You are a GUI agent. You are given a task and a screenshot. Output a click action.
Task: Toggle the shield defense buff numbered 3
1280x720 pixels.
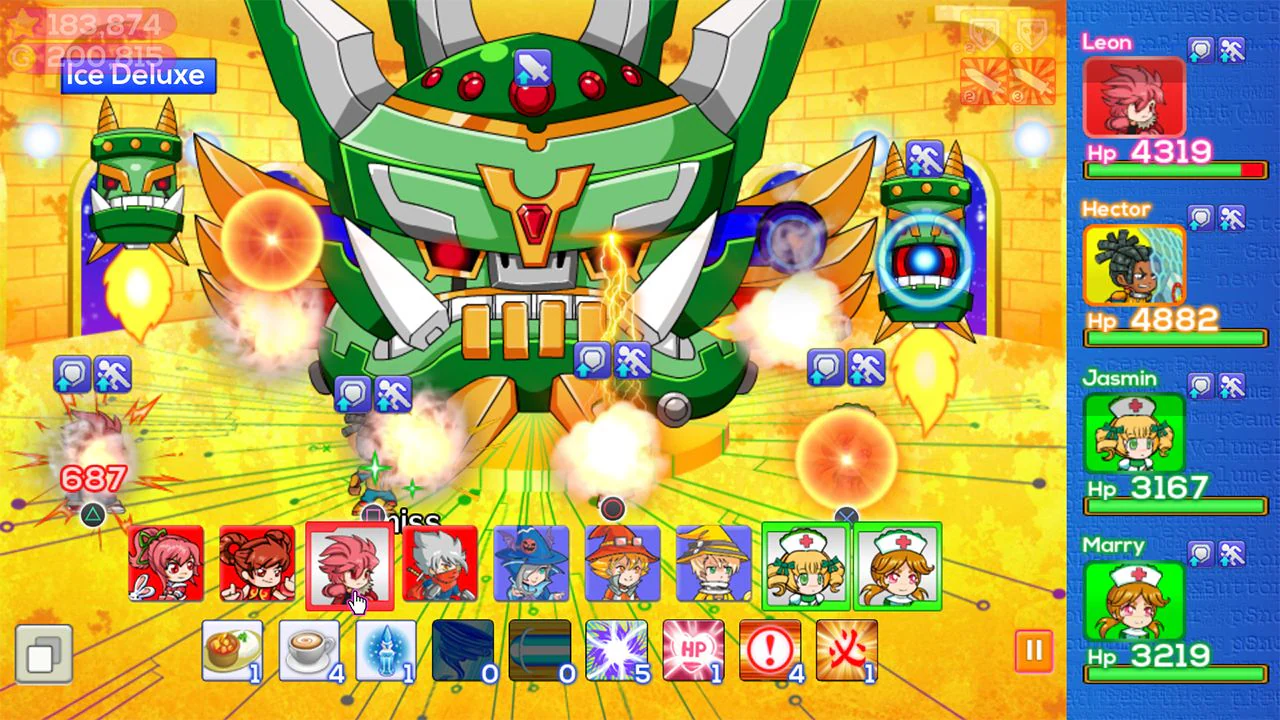pos(1030,35)
